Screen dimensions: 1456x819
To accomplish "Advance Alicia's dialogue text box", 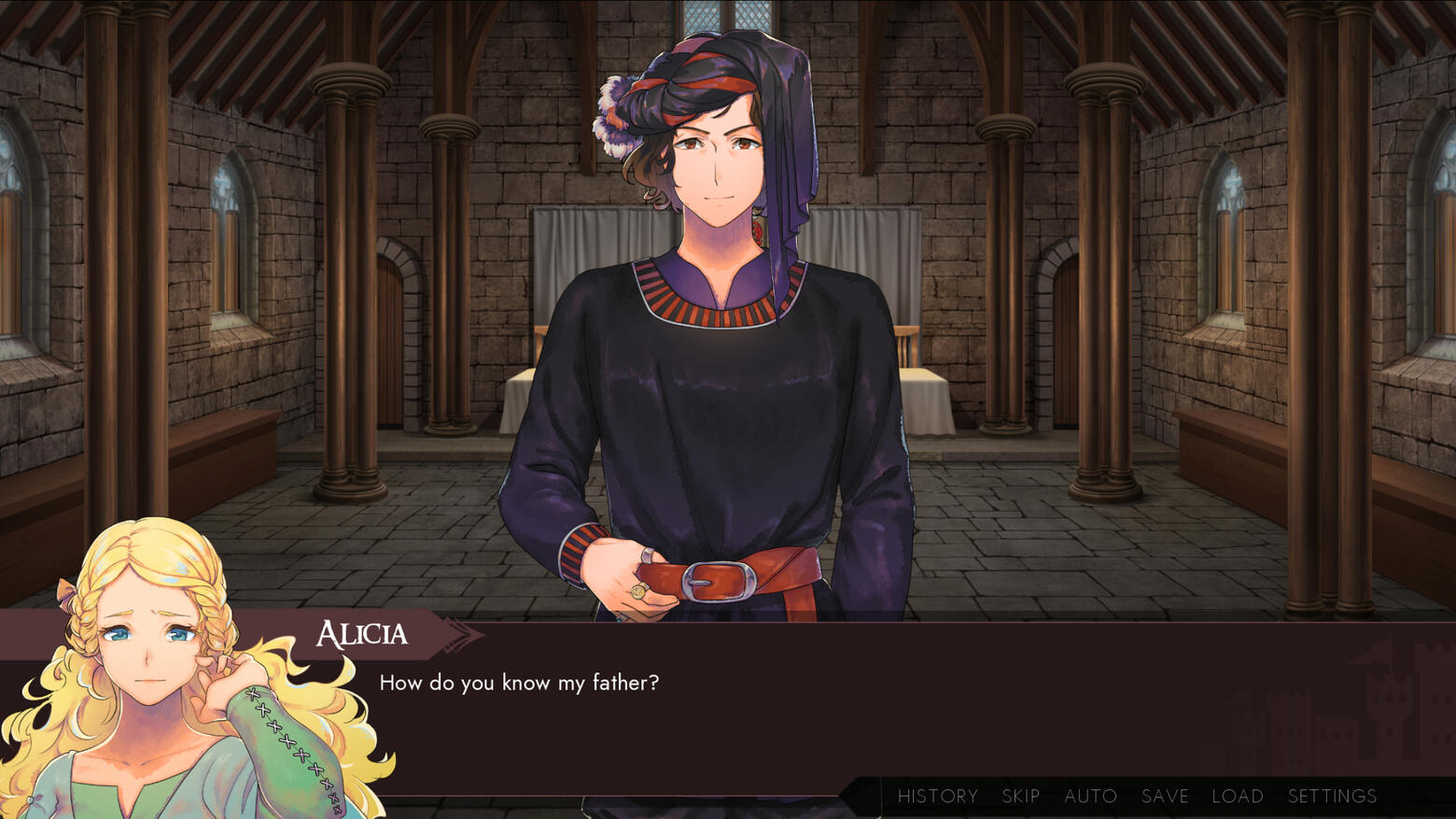I will (x=840, y=710).
